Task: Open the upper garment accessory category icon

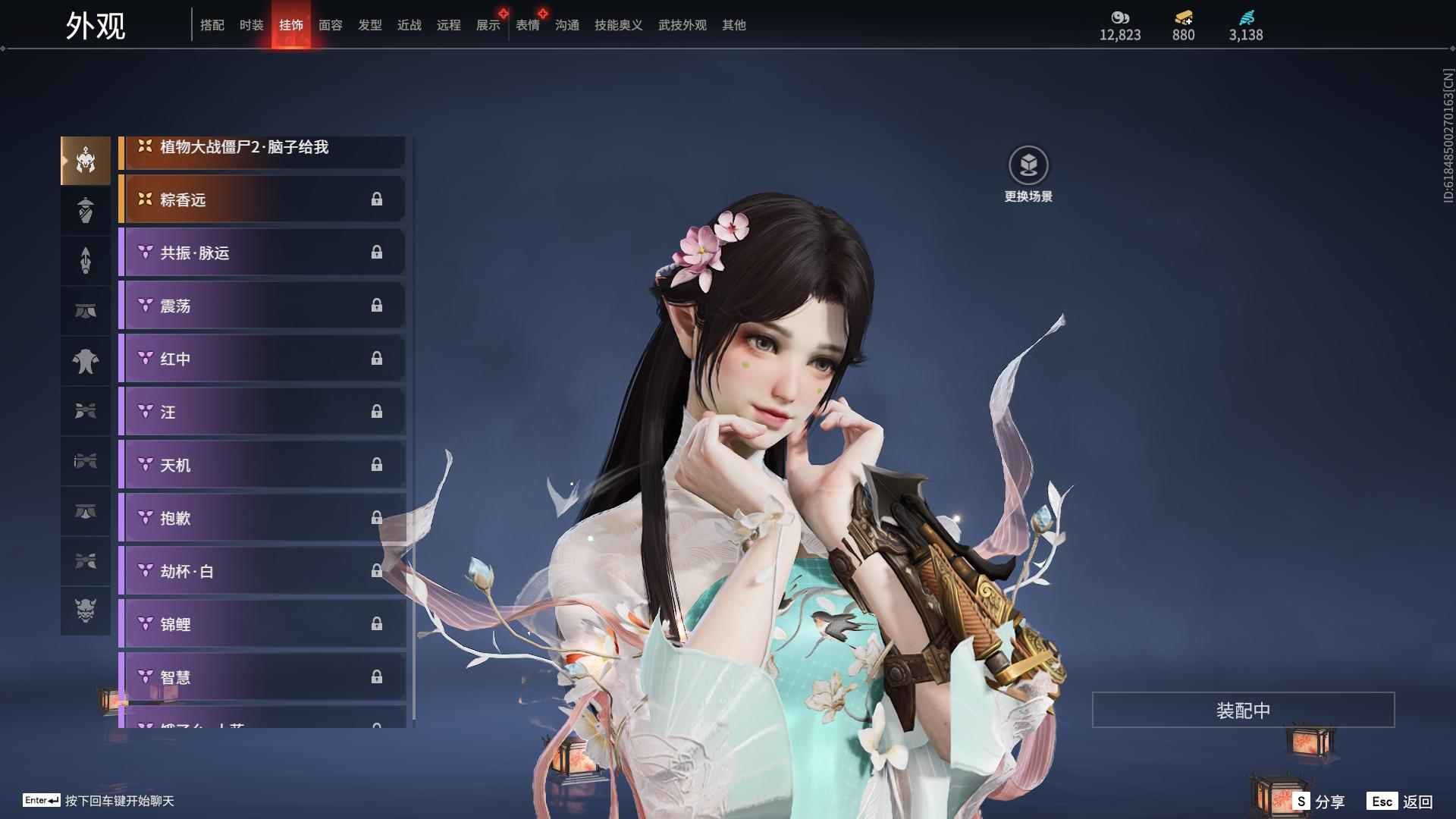Action: click(x=86, y=361)
